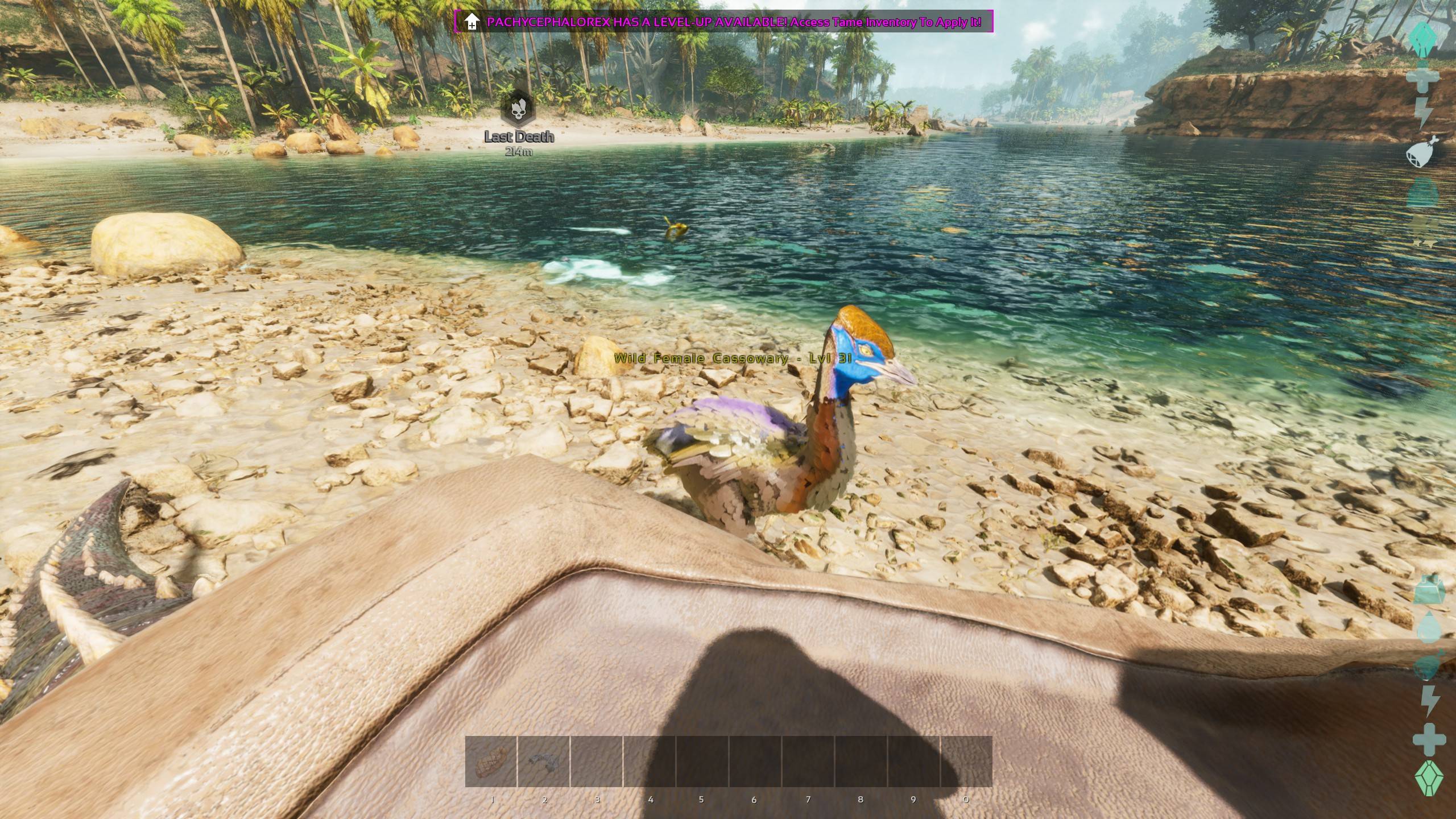1456x819 pixels.
Task: Click the Last Death skull marker
Action: 518,108
